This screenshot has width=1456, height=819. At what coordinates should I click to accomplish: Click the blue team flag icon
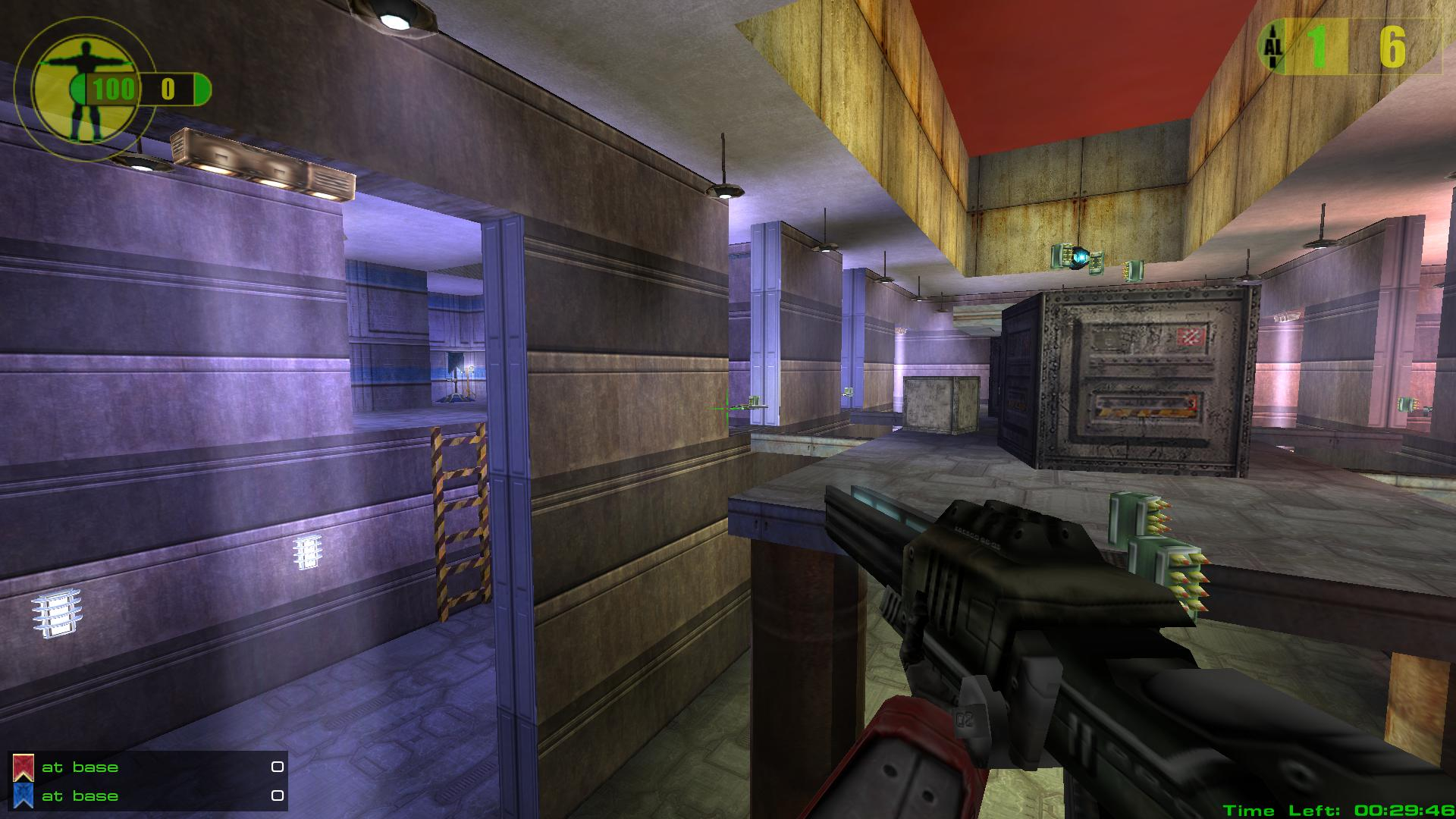pyautogui.click(x=23, y=796)
